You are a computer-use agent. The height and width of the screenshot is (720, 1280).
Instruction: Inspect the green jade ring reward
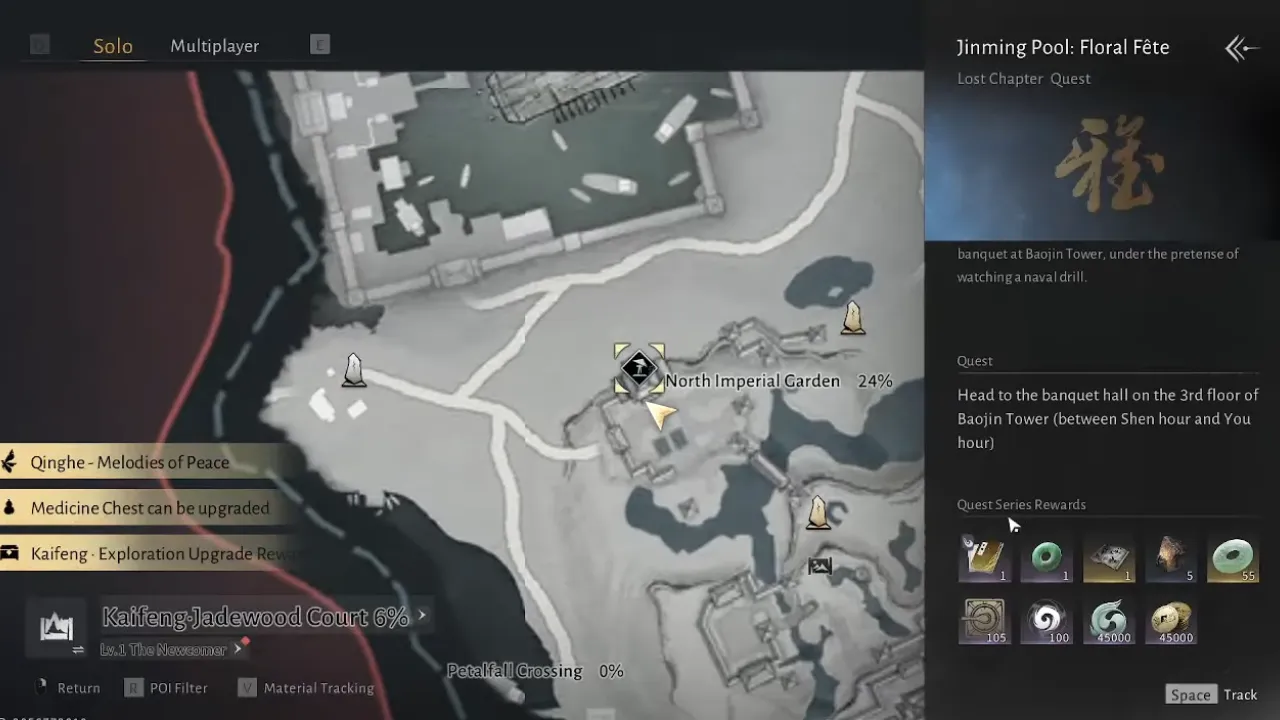(x=1046, y=558)
